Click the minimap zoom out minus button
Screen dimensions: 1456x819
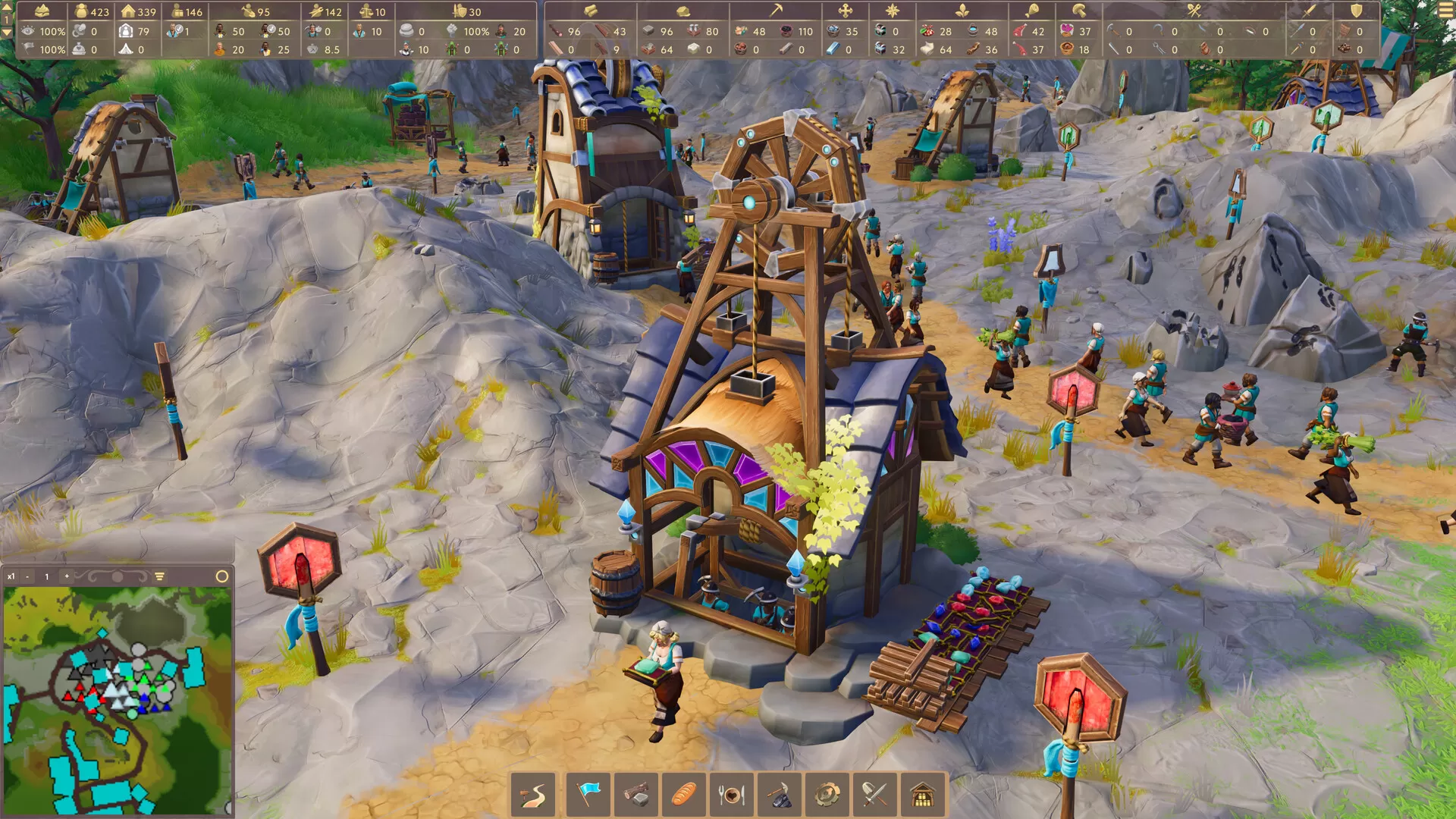point(27,576)
